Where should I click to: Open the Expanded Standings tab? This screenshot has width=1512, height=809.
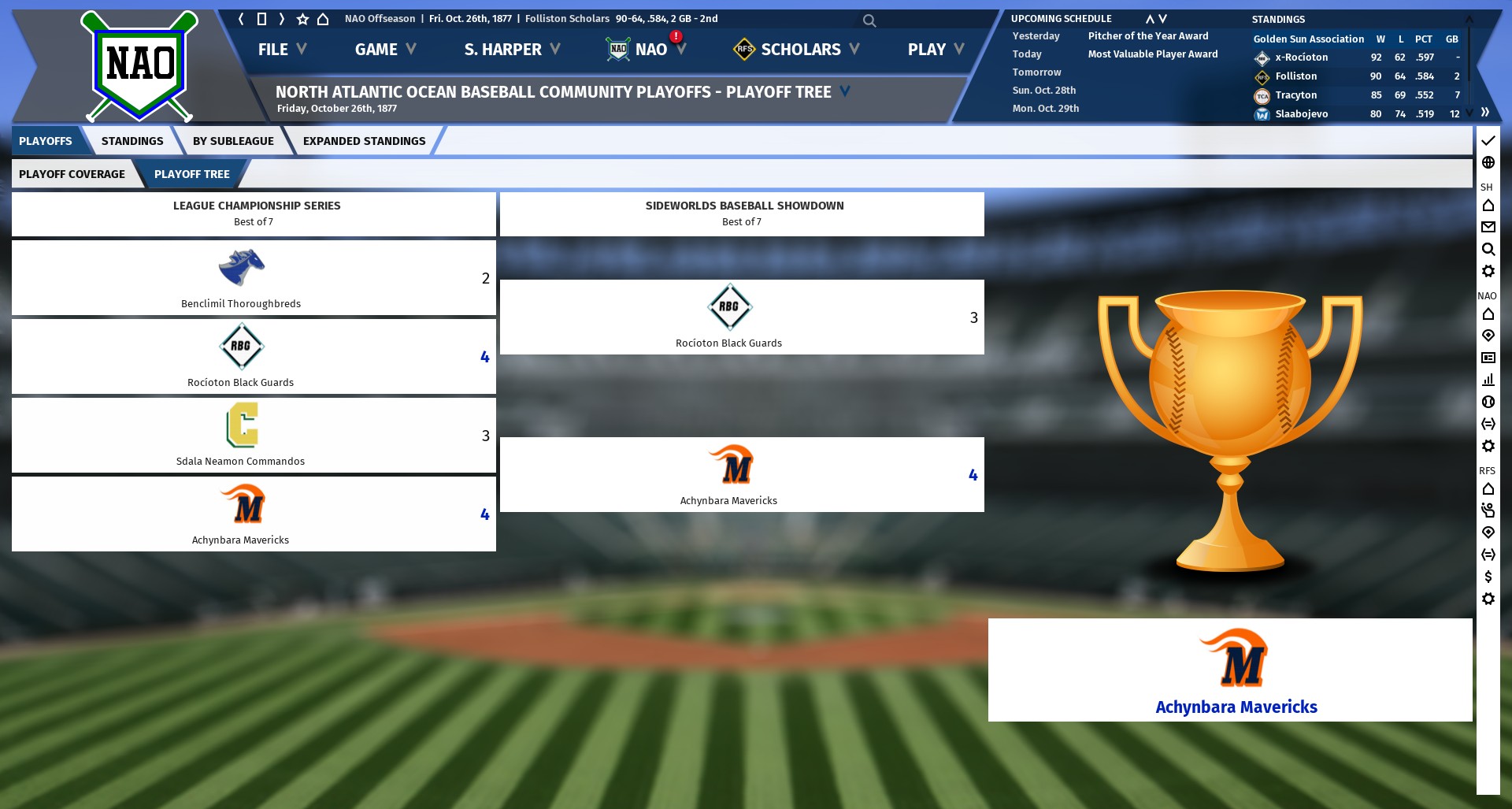click(x=364, y=141)
